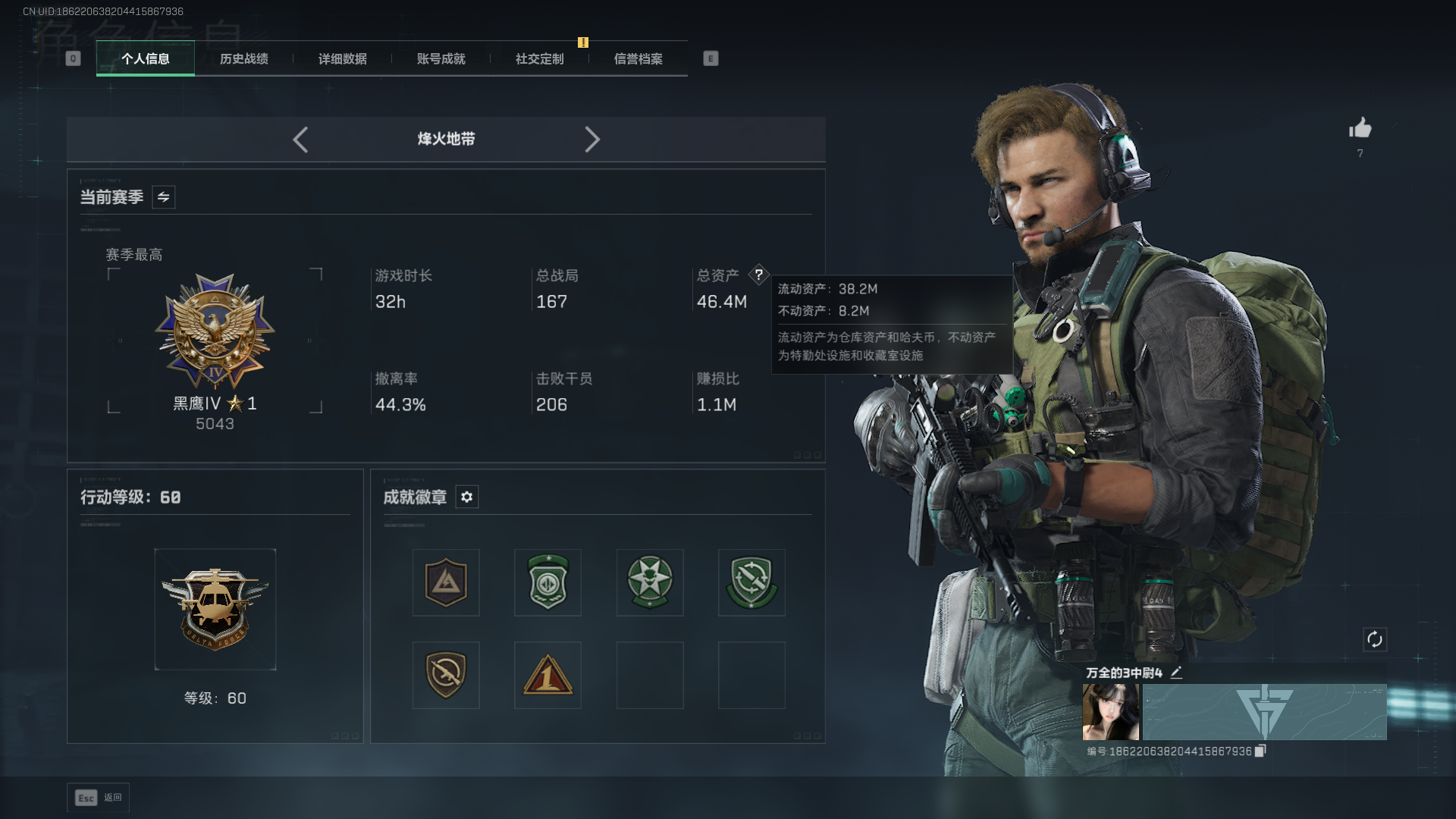Open the 社交定制 tab

point(539,58)
